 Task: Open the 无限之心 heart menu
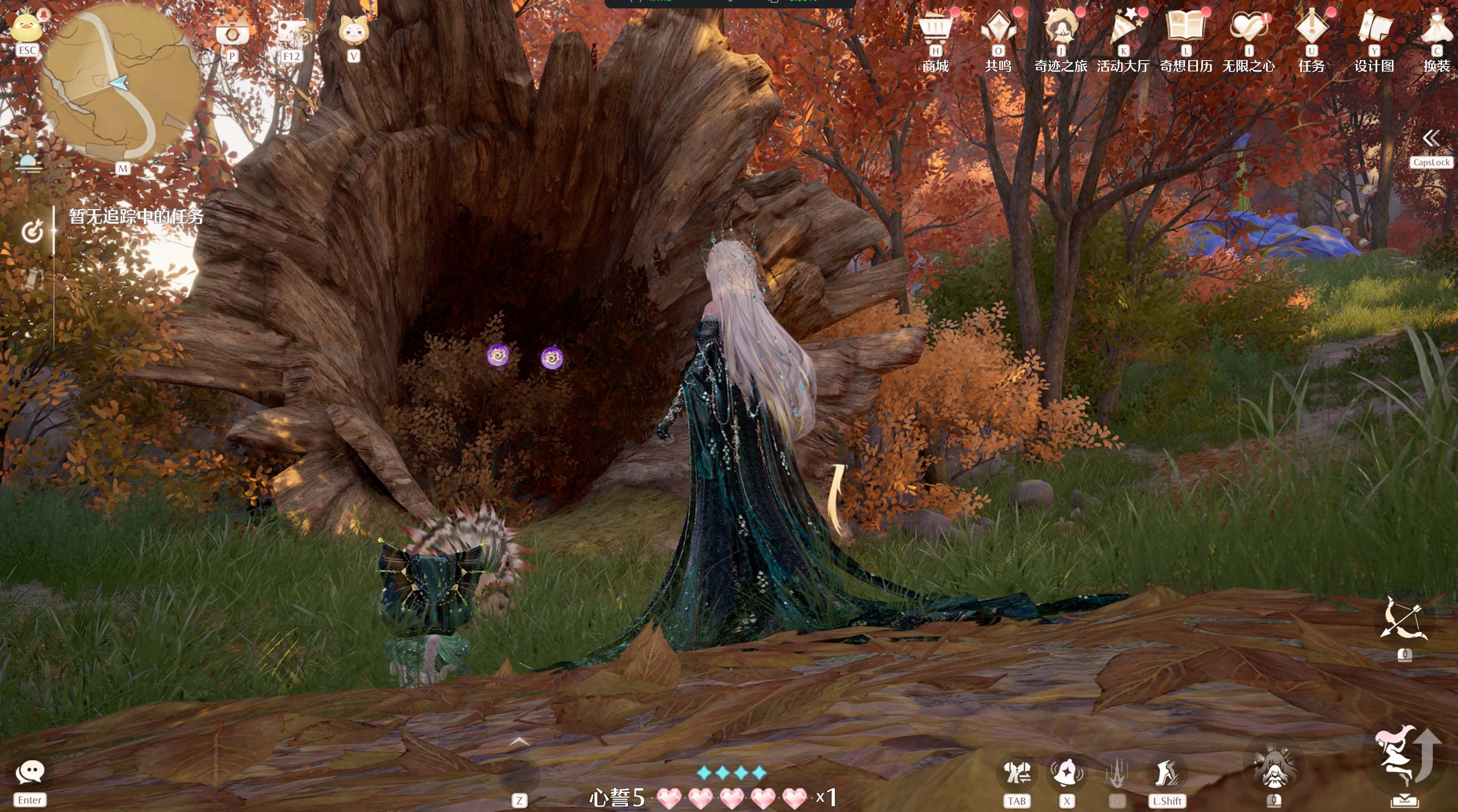[1248, 28]
